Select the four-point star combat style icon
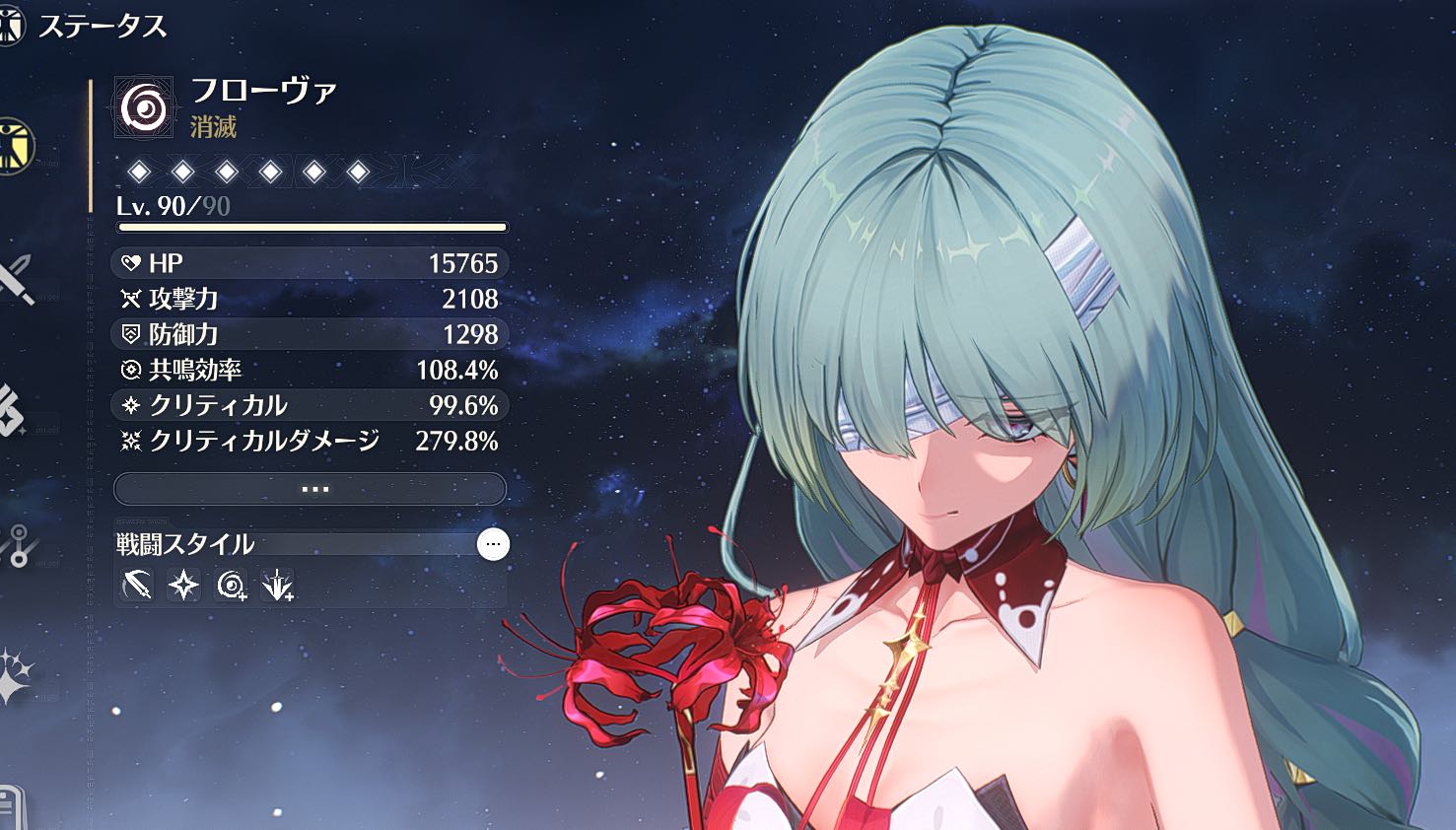 184,586
